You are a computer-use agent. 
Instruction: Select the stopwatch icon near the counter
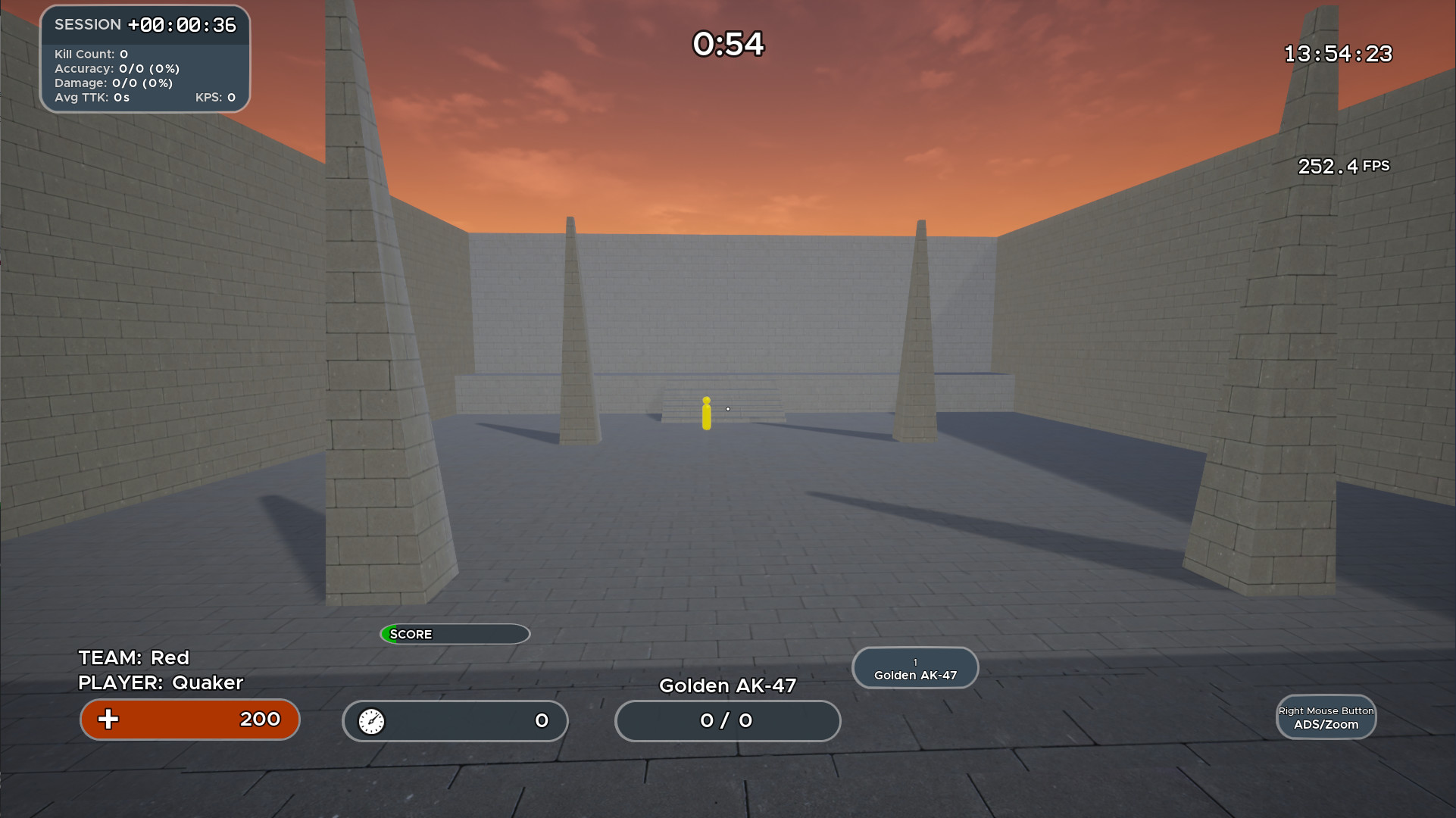[370, 721]
